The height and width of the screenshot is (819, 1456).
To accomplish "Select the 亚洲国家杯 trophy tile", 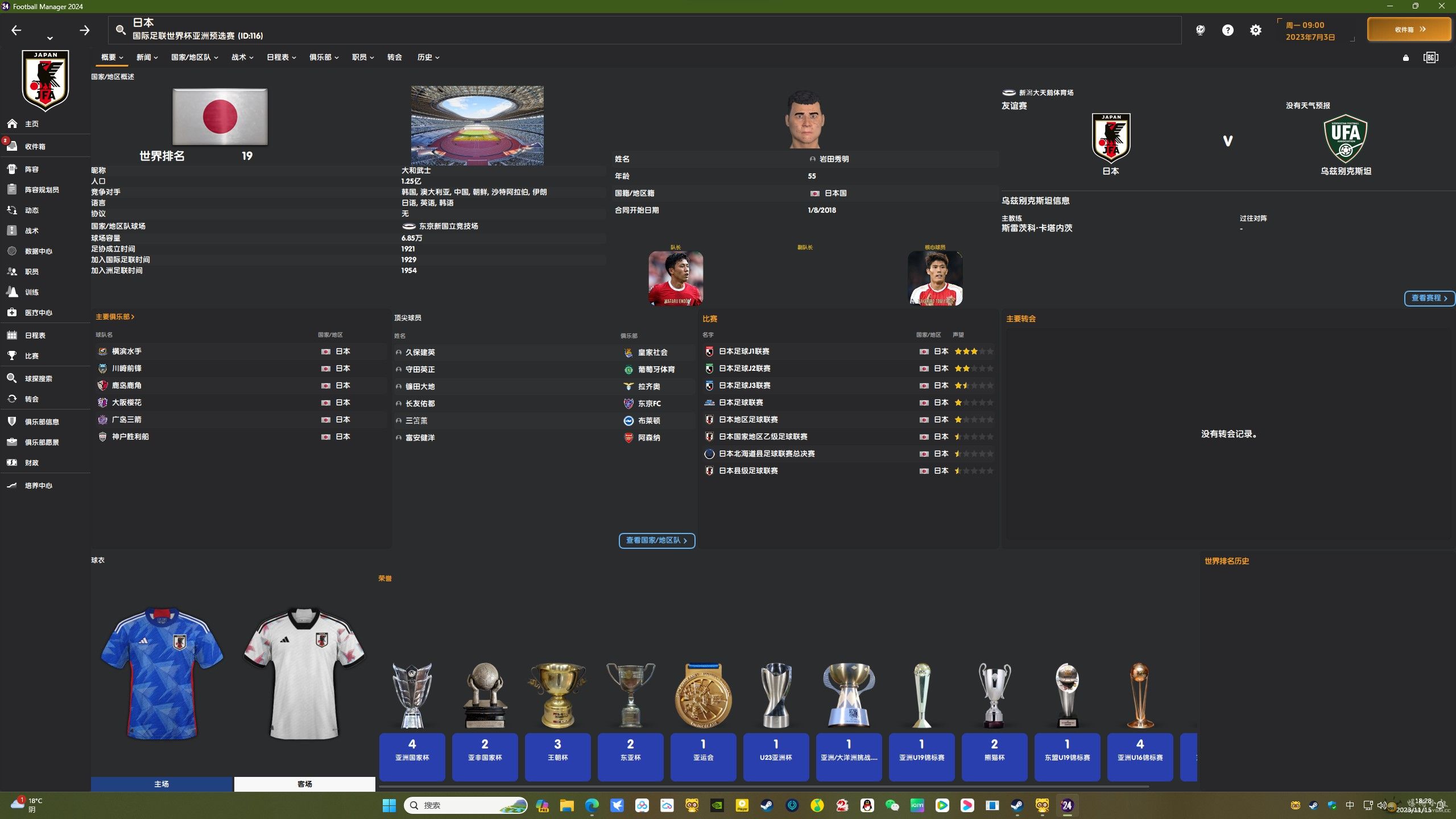I will point(412,756).
